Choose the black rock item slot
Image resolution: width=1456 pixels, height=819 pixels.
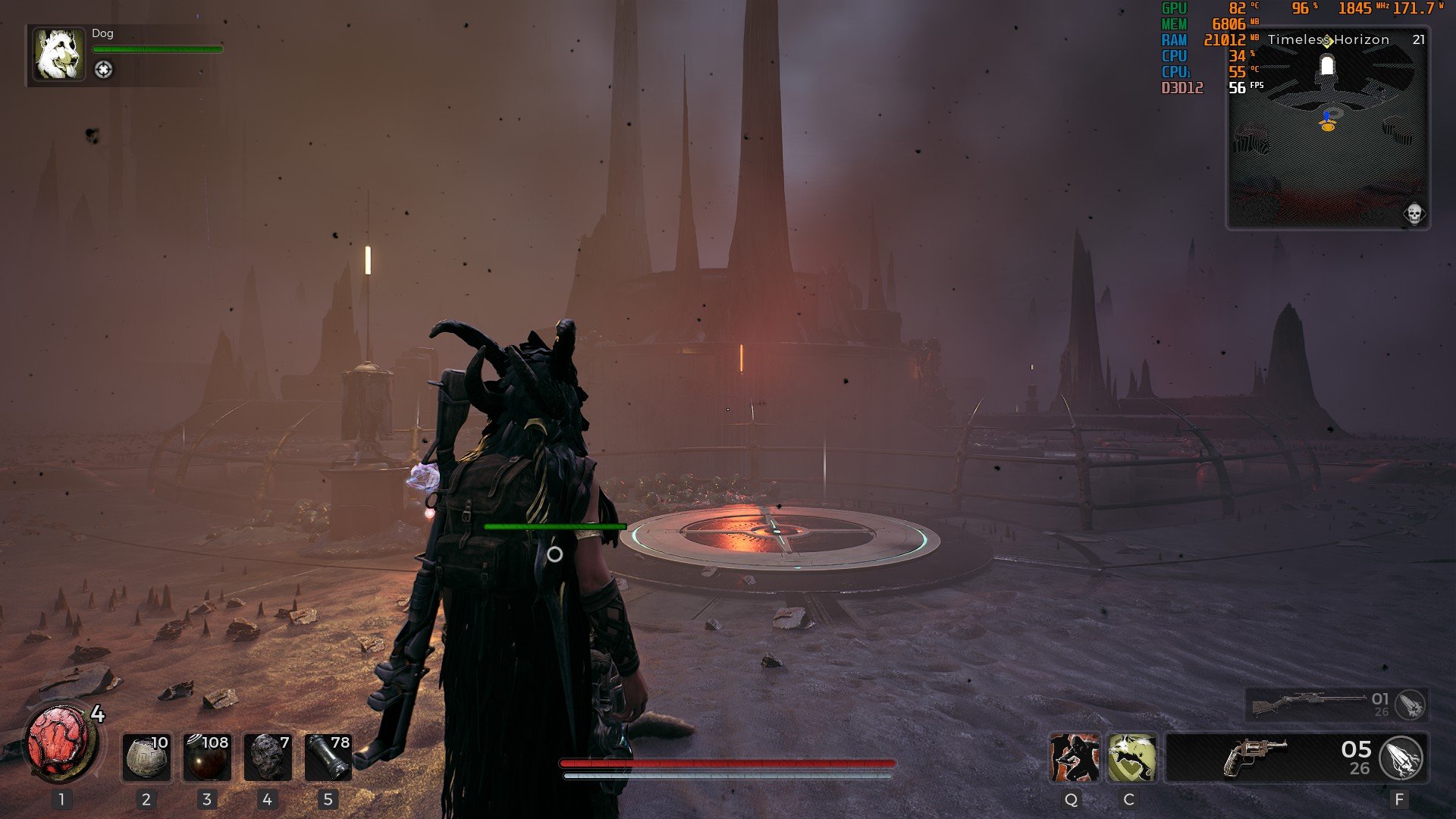267,757
